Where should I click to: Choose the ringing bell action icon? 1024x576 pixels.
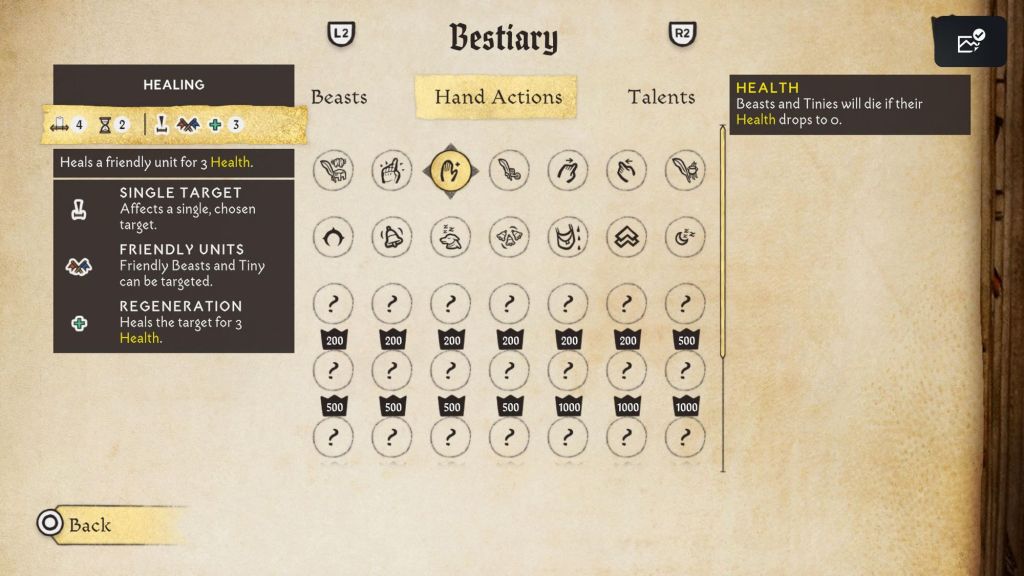[391, 237]
